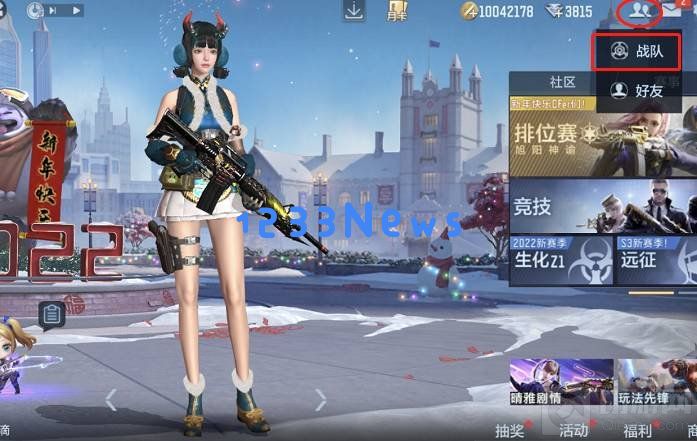This screenshot has height=441, width=697.
Task: Open the 抽奖 lottery menu
Action: tap(509, 430)
